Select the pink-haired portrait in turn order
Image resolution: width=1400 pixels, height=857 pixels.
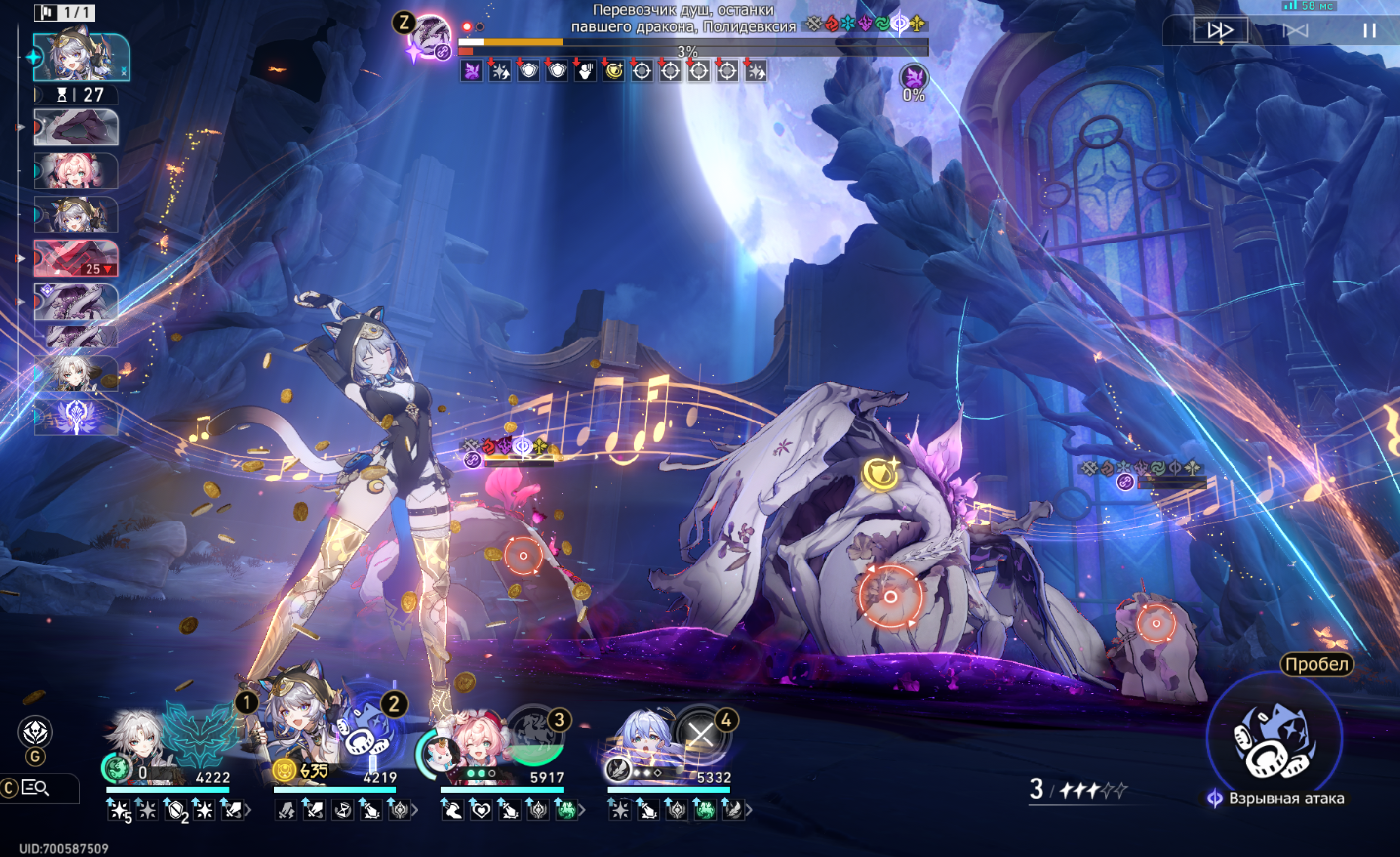[75, 171]
